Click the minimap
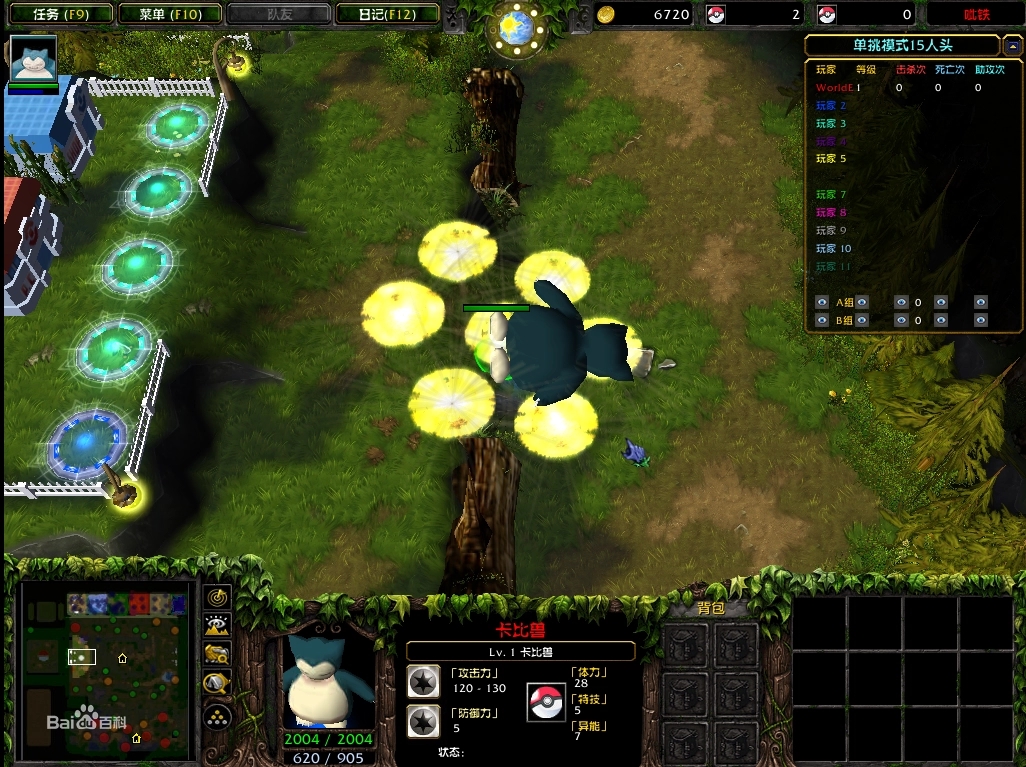The width and height of the screenshot is (1026, 767). (106, 668)
